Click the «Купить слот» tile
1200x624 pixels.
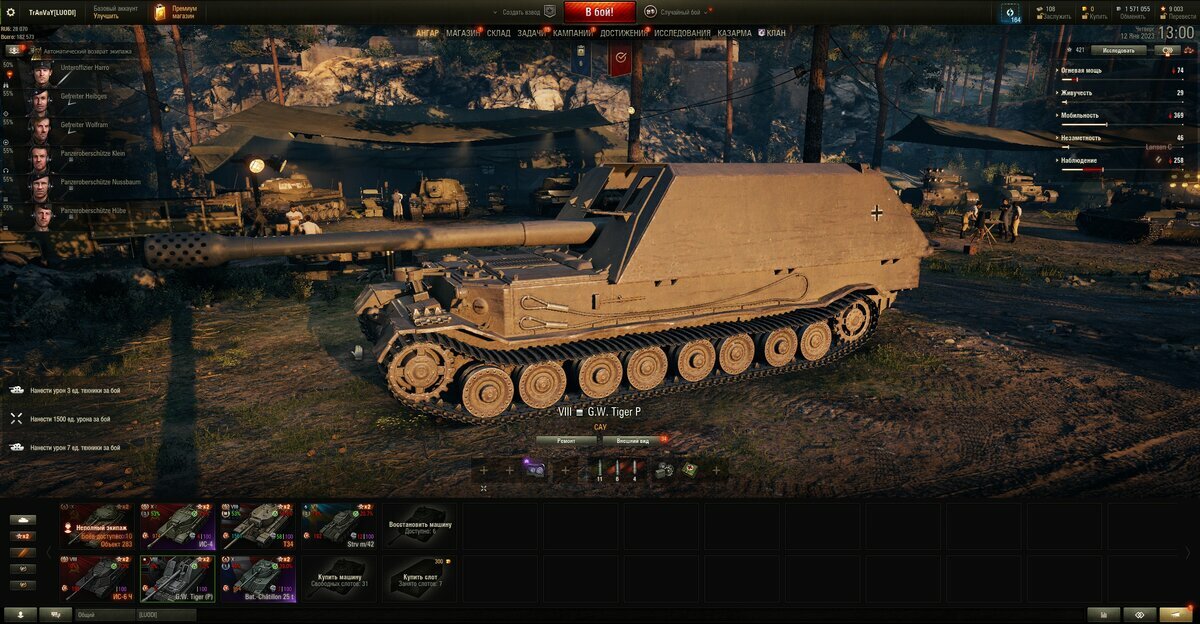420,580
